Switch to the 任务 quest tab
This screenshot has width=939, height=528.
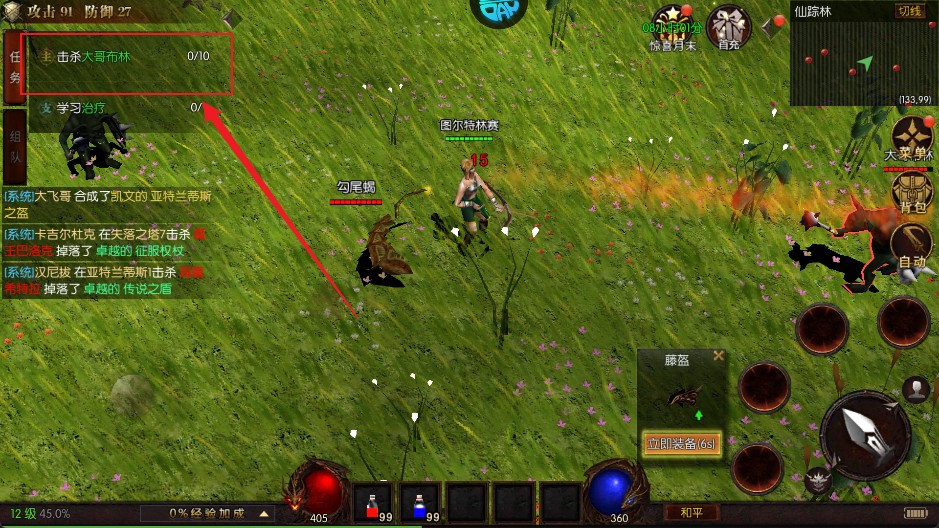pos(15,66)
